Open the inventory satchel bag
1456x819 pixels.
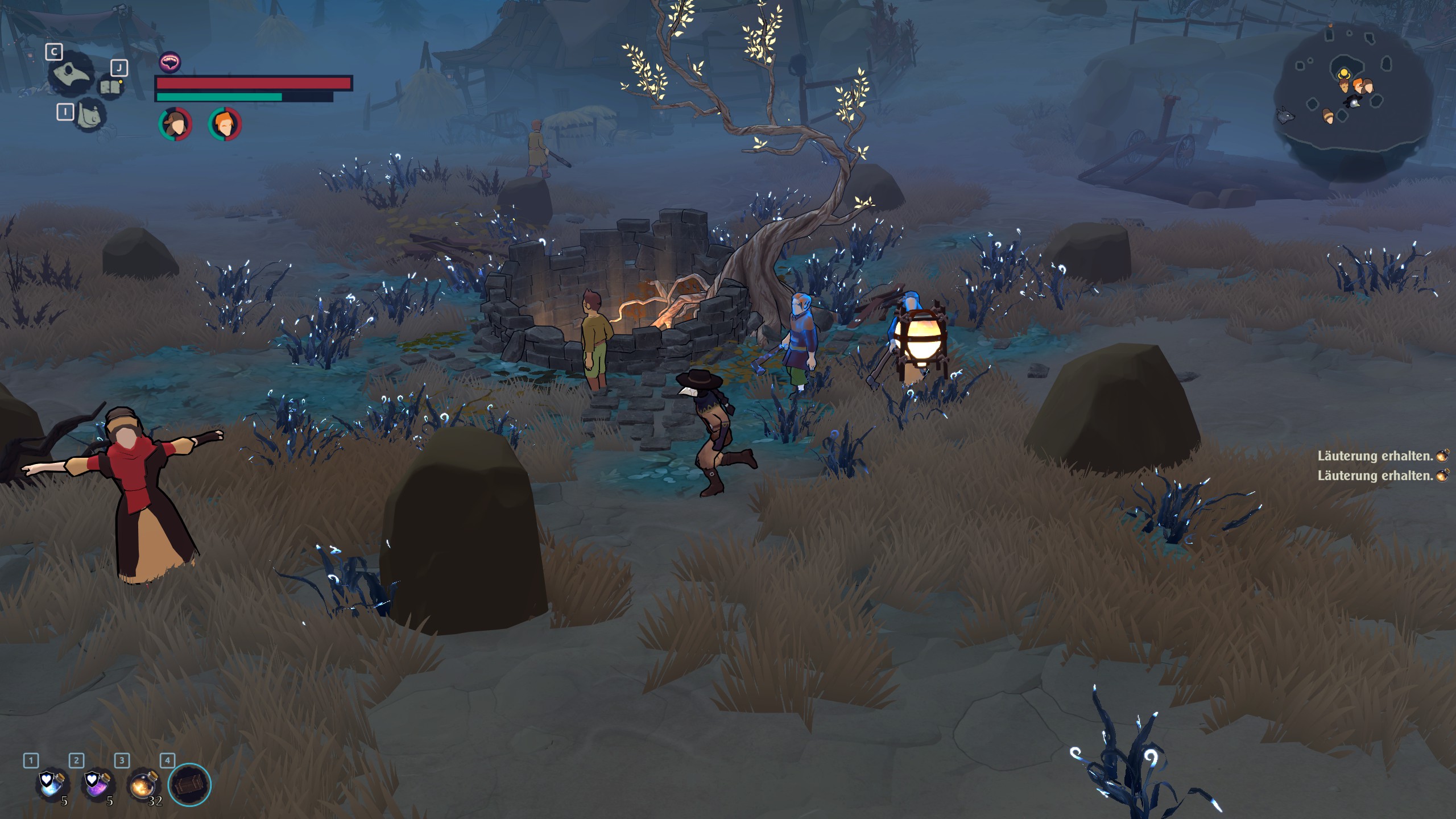[90, 114]
